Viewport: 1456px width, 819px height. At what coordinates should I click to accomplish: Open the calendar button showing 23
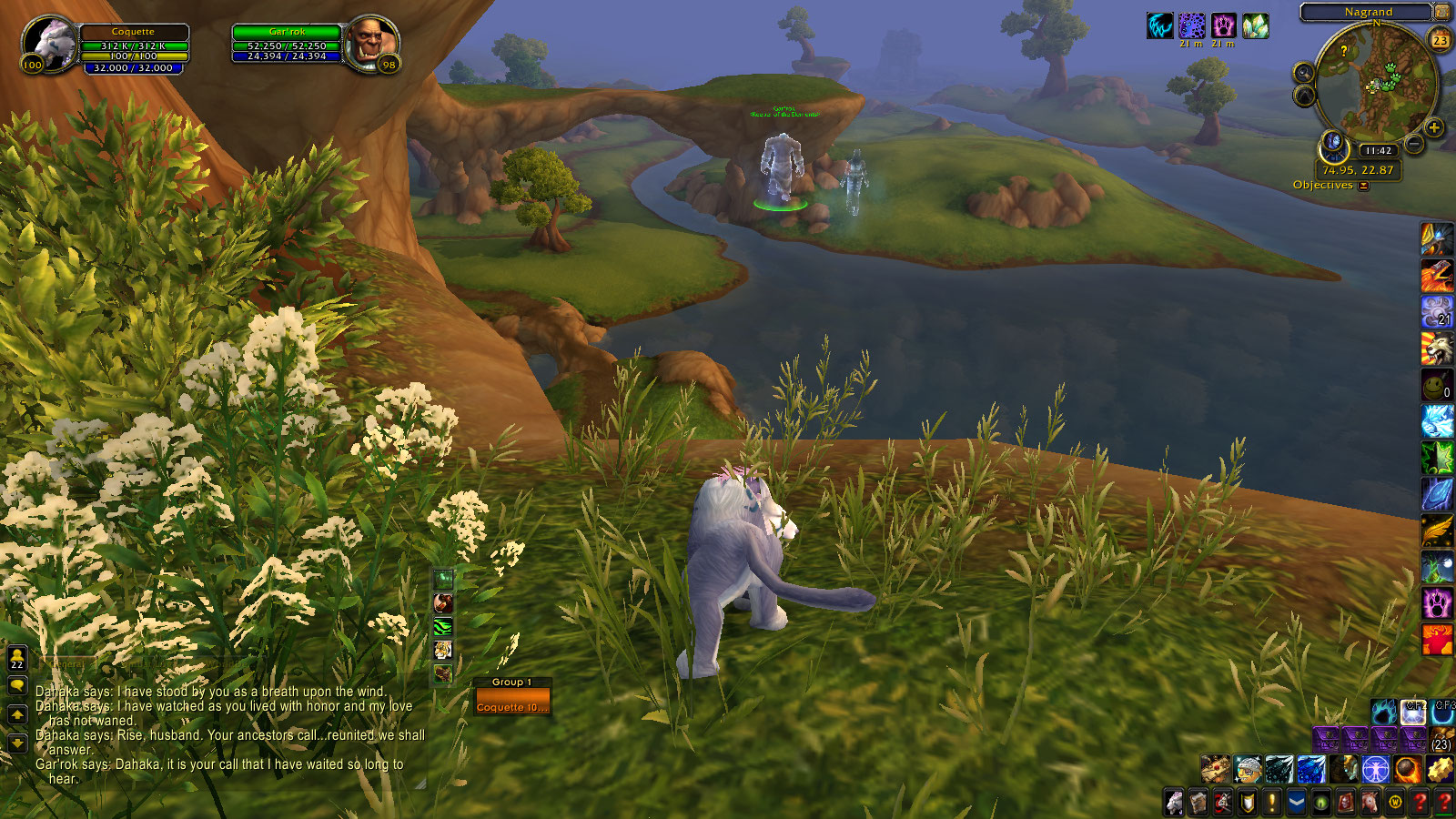click(1441, 39)
